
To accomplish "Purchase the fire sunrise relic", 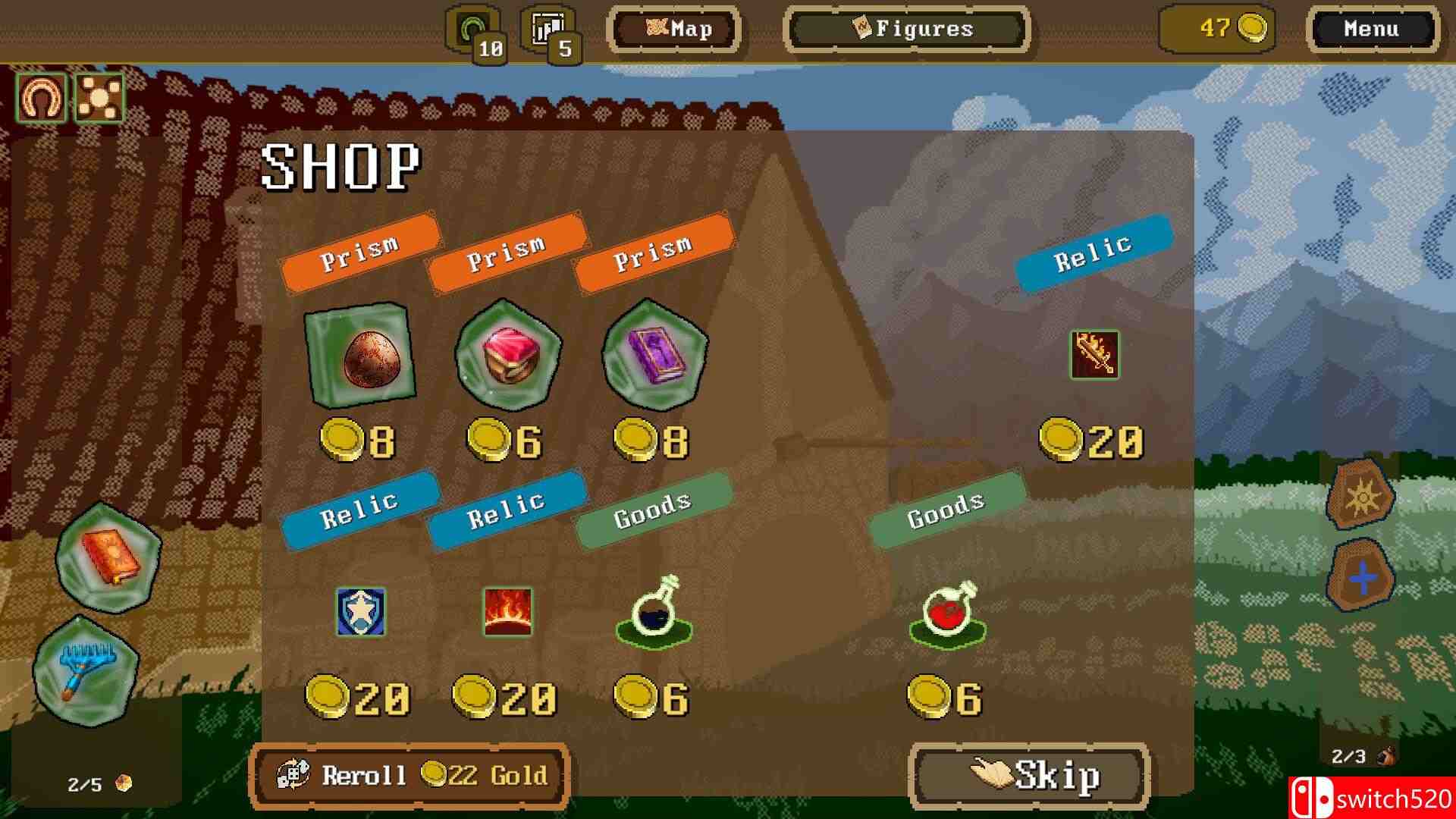I will pos(507,611).
